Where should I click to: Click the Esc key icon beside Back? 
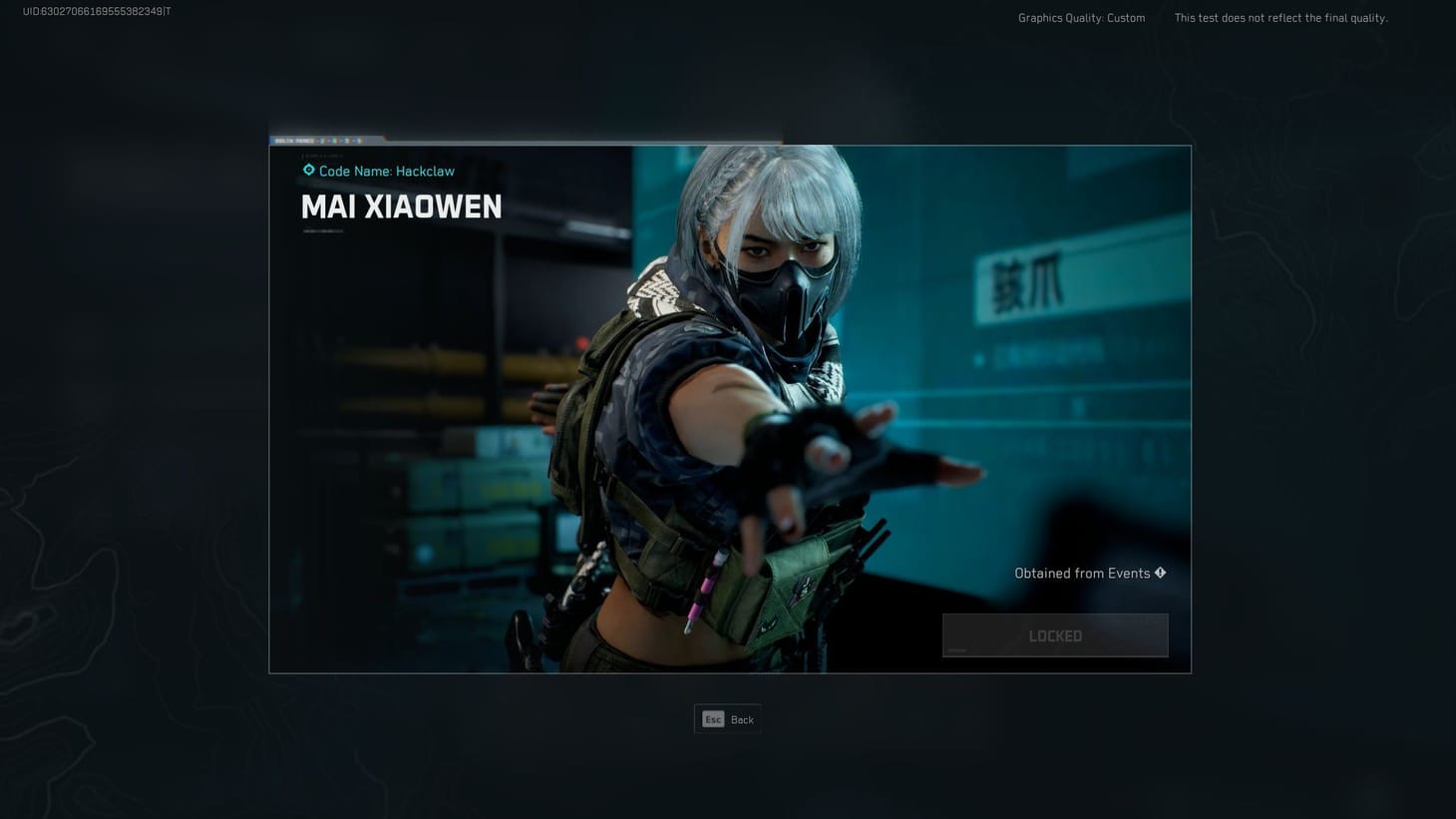[x=713, y=718]
